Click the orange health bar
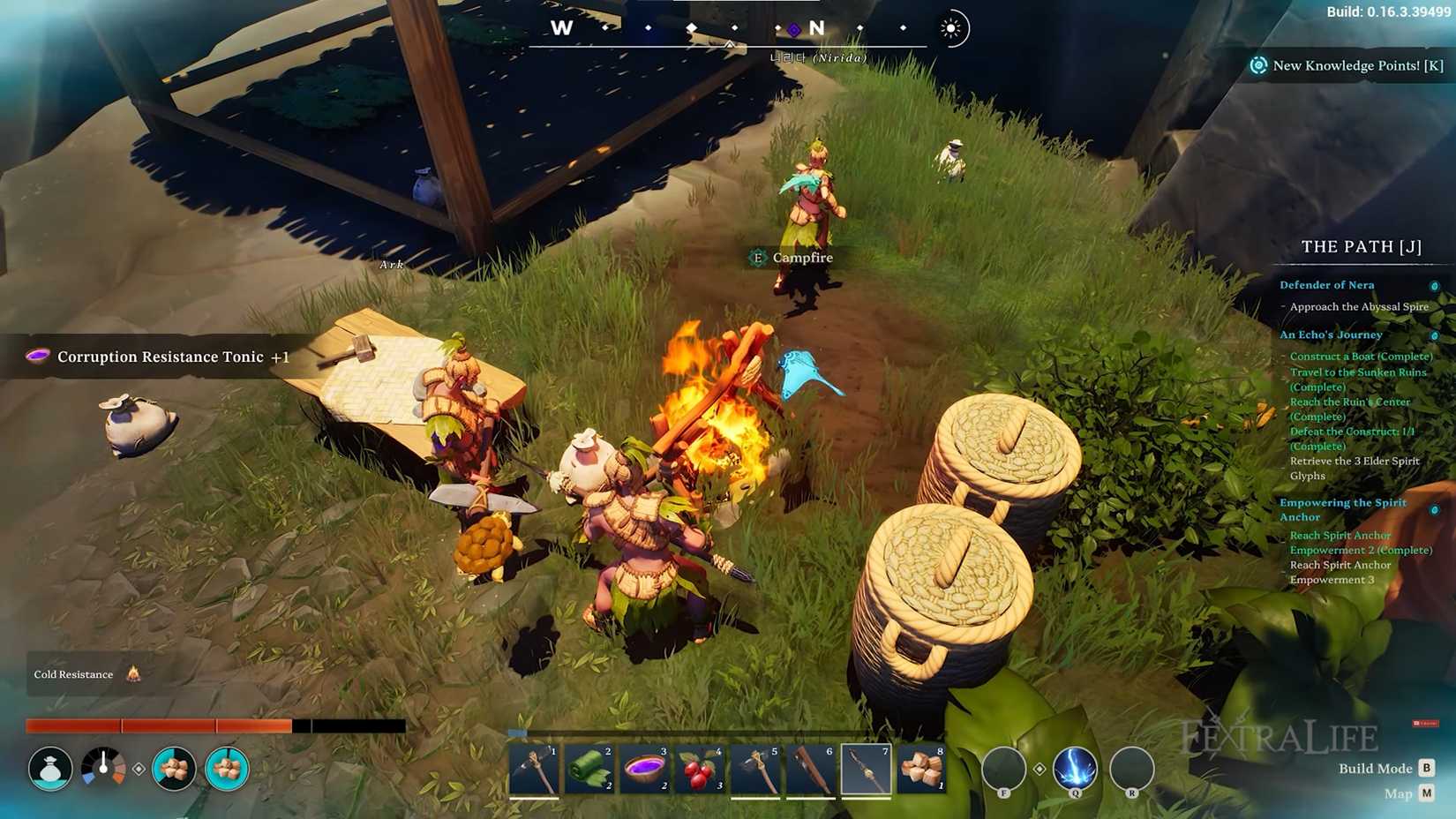This screenshot has width=1456, height=819. click(x=159, y=725)
